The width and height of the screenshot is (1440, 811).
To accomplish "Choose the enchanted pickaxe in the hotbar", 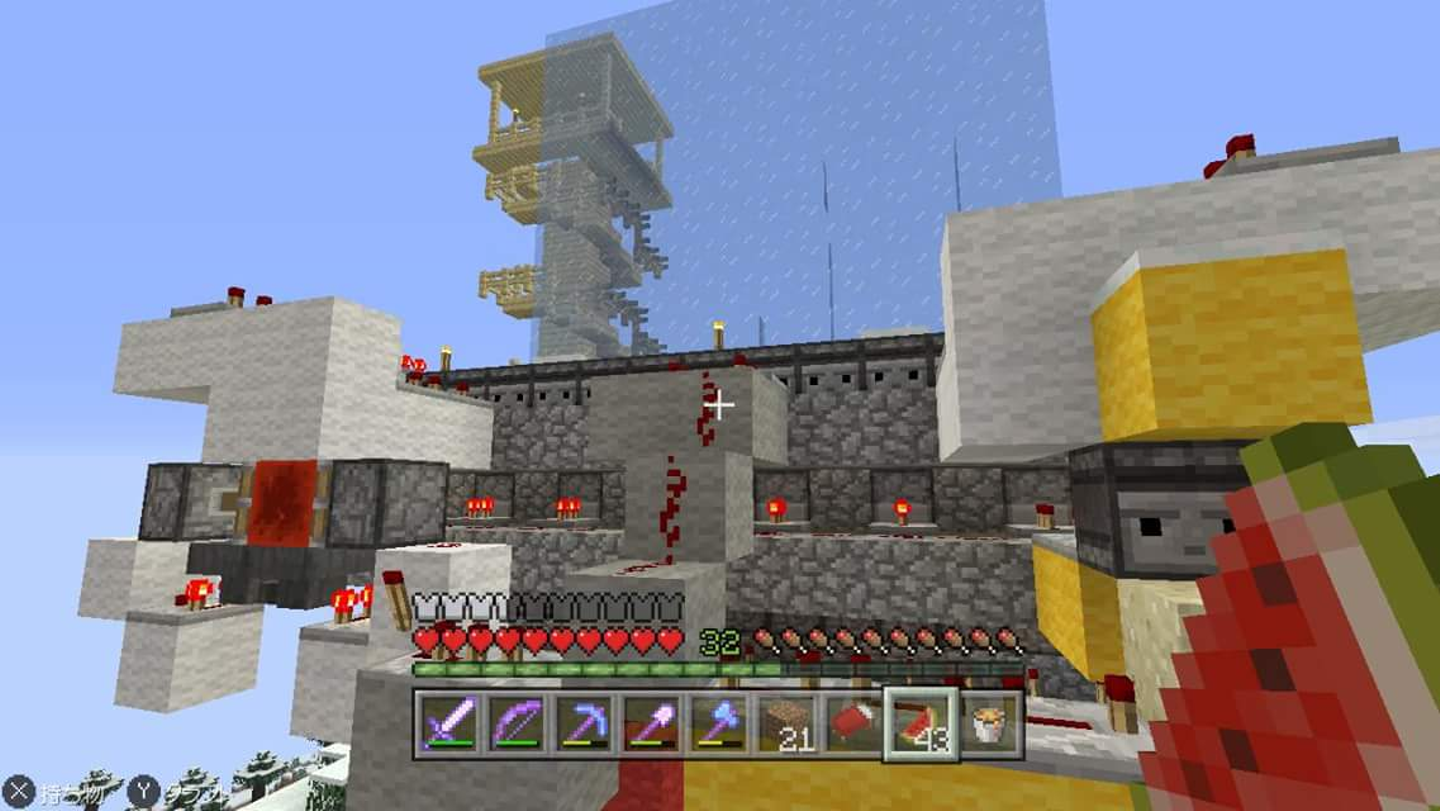I will click(x=582, y=722).
